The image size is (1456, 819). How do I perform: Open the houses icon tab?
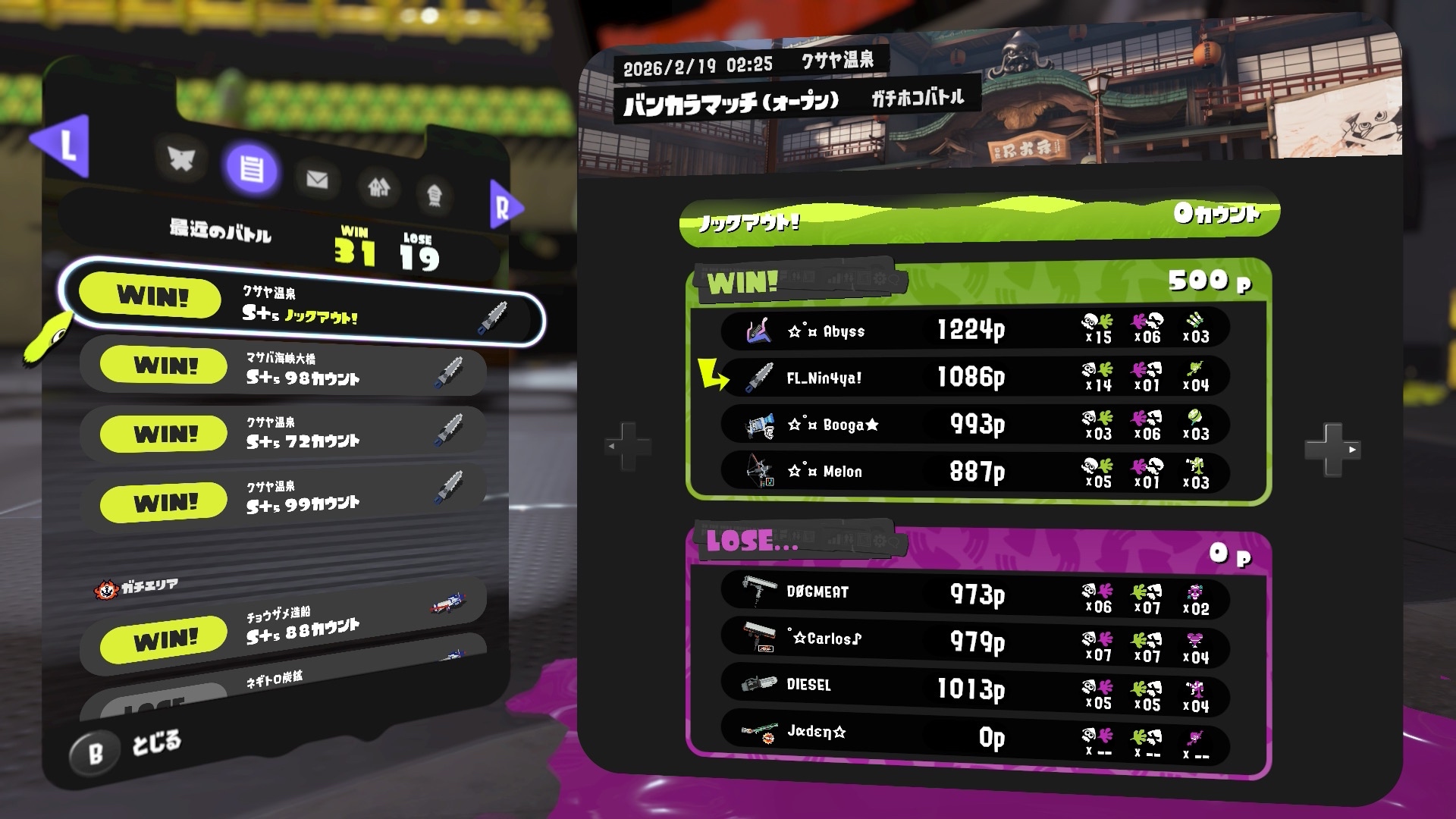pos(378,187)
